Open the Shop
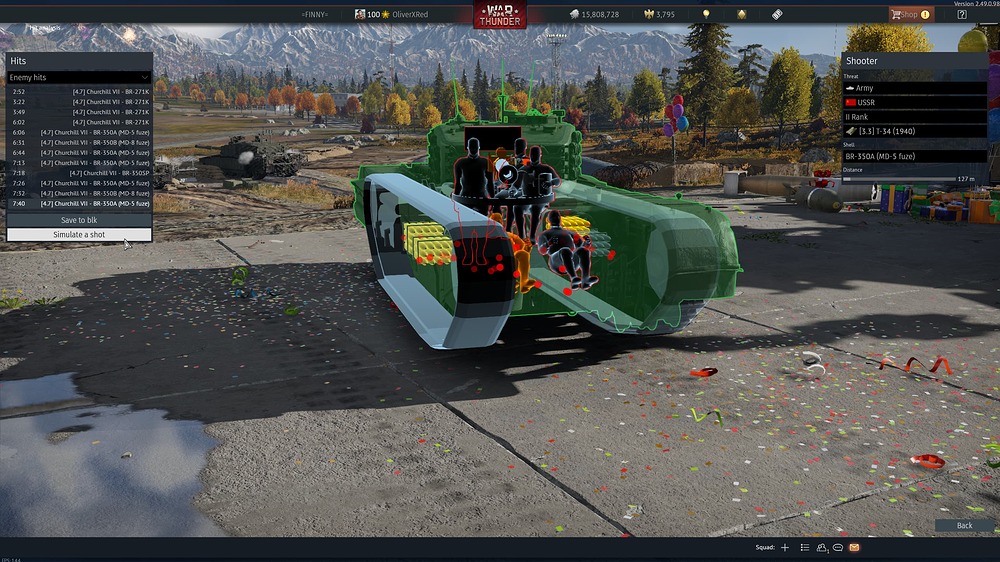This screenshot has width=1000, height=562. 911,14
